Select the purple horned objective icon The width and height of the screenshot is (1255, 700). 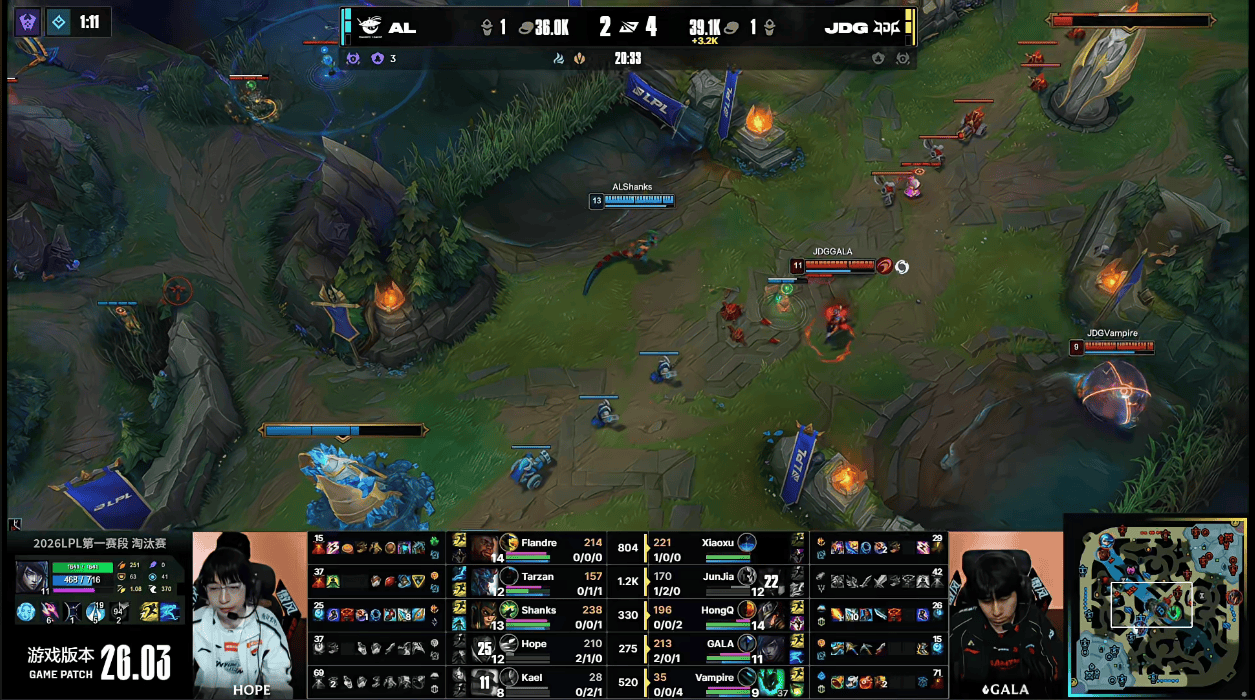[x=28, y=22]
